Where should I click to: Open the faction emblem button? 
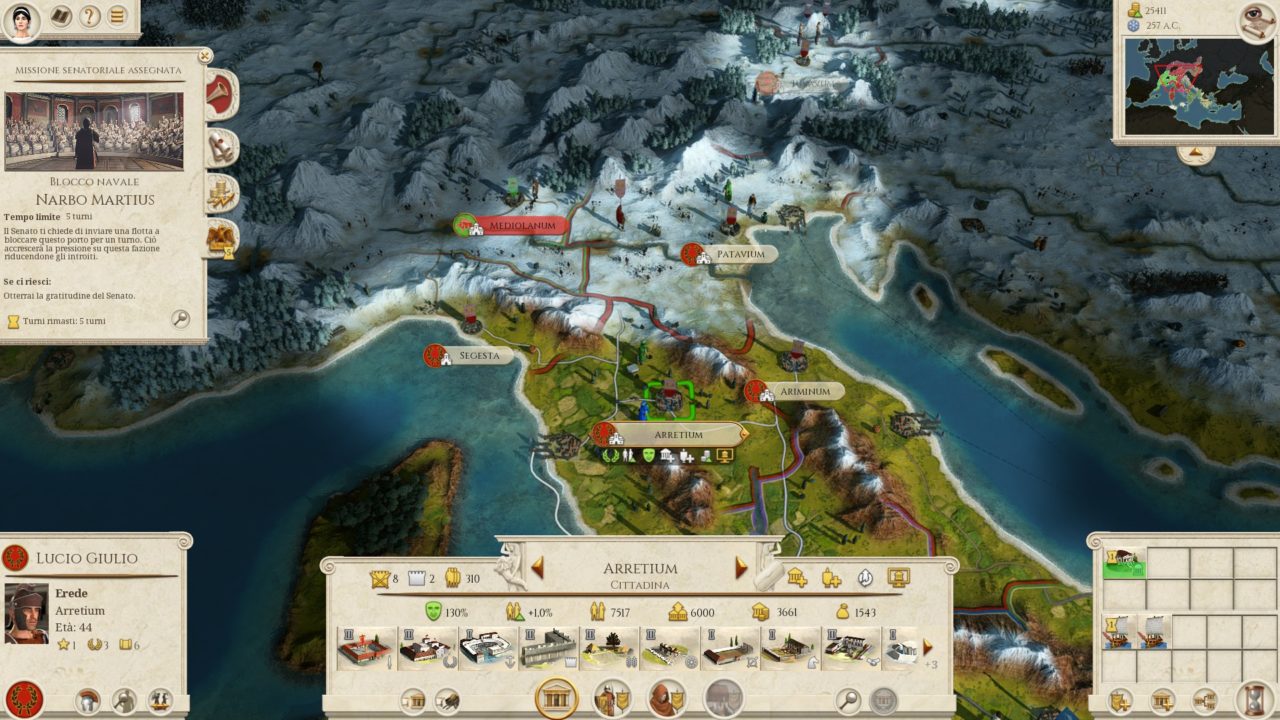[23, 697]
